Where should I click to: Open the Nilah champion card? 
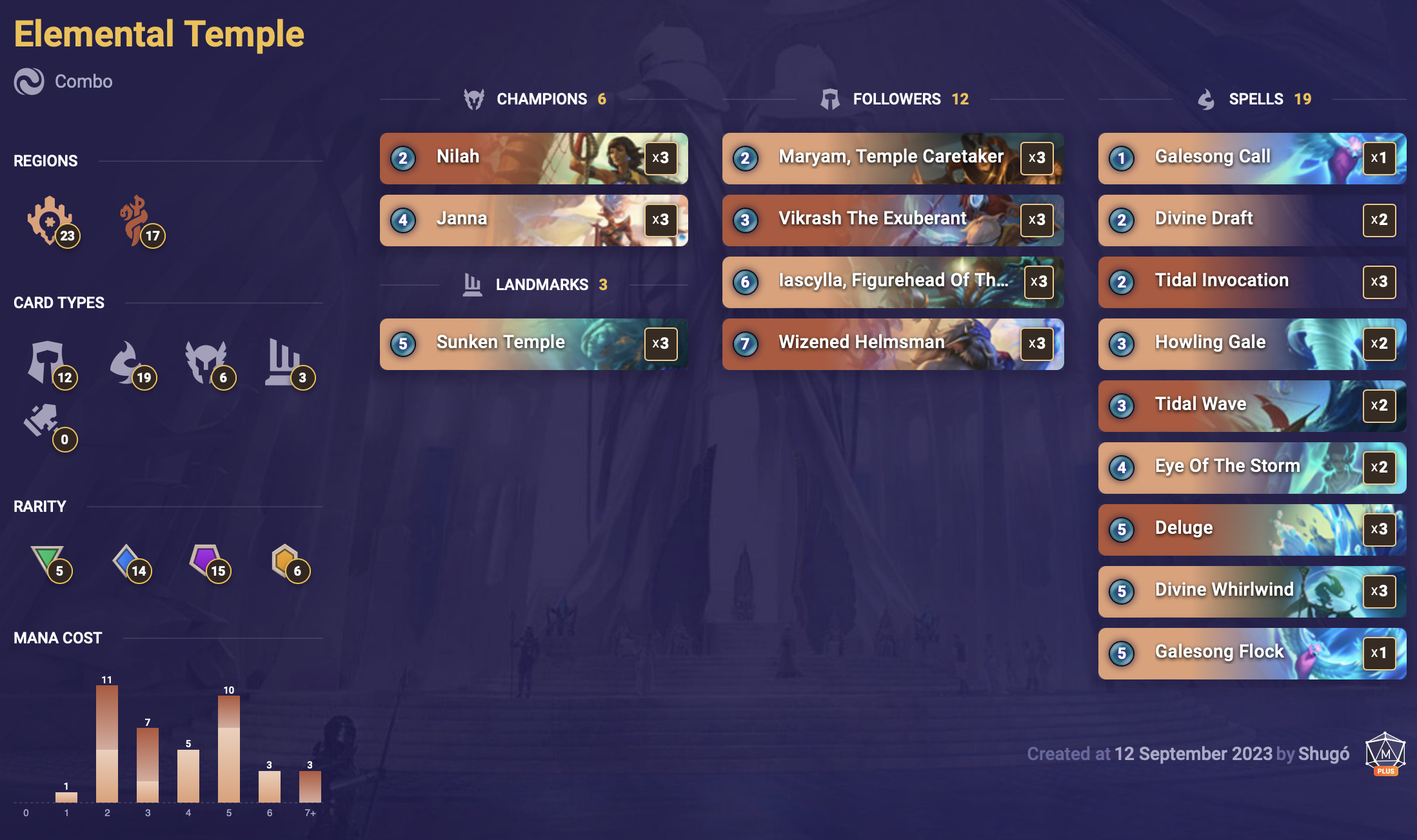coord(533,158)
